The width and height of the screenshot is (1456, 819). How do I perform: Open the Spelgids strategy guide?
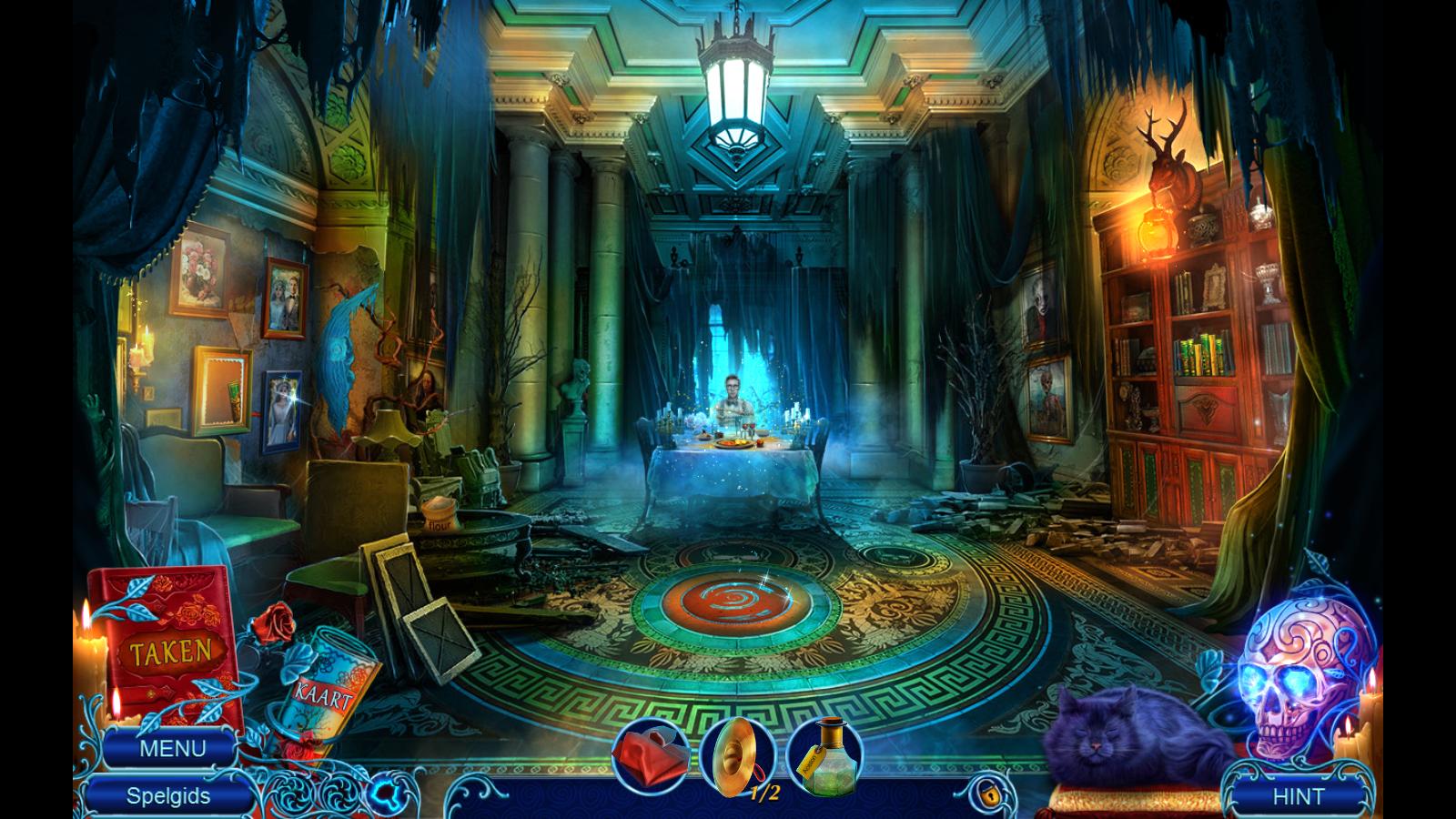[168, 796]
